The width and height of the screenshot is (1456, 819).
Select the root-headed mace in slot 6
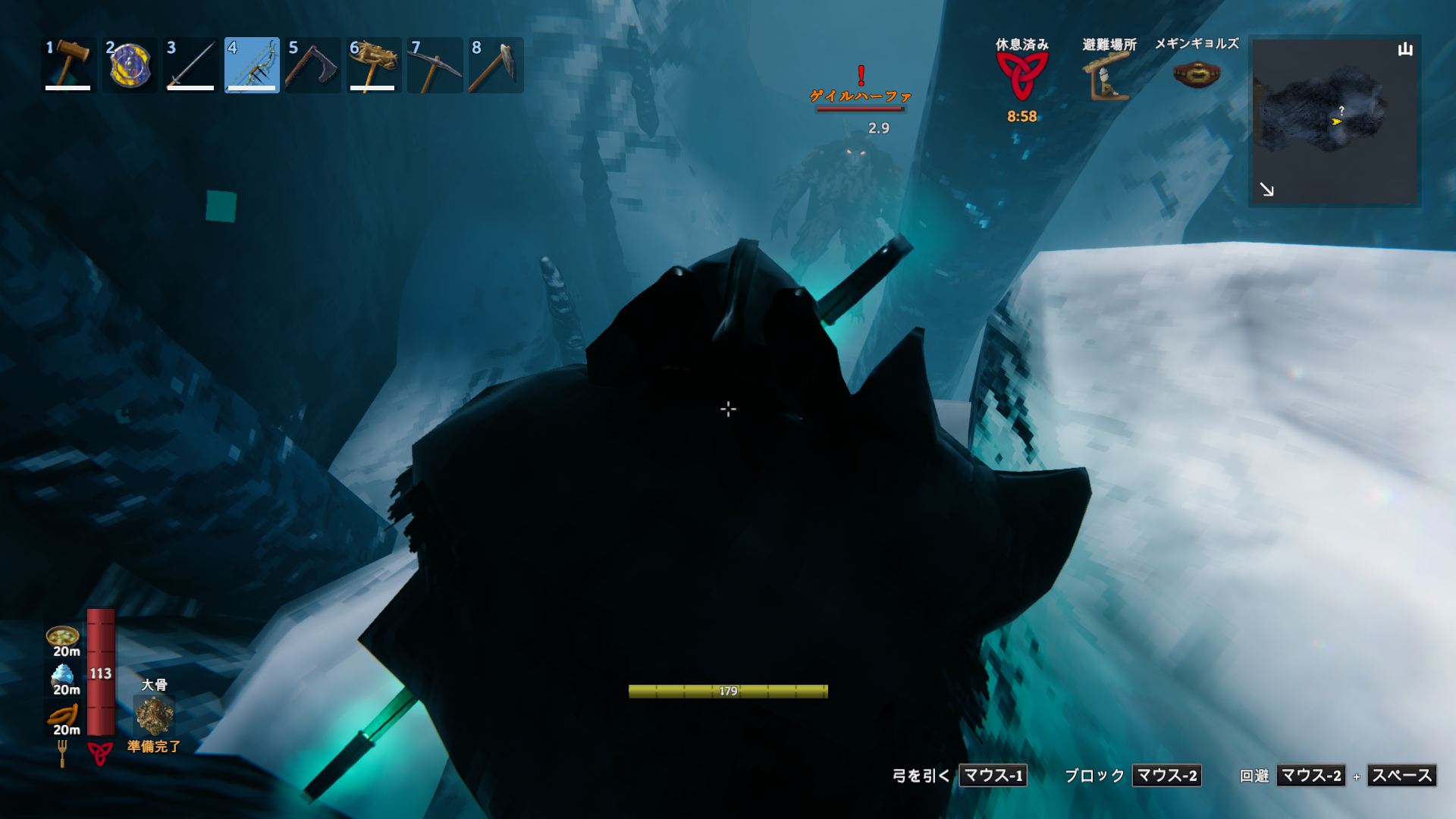(x=374, y=65)
